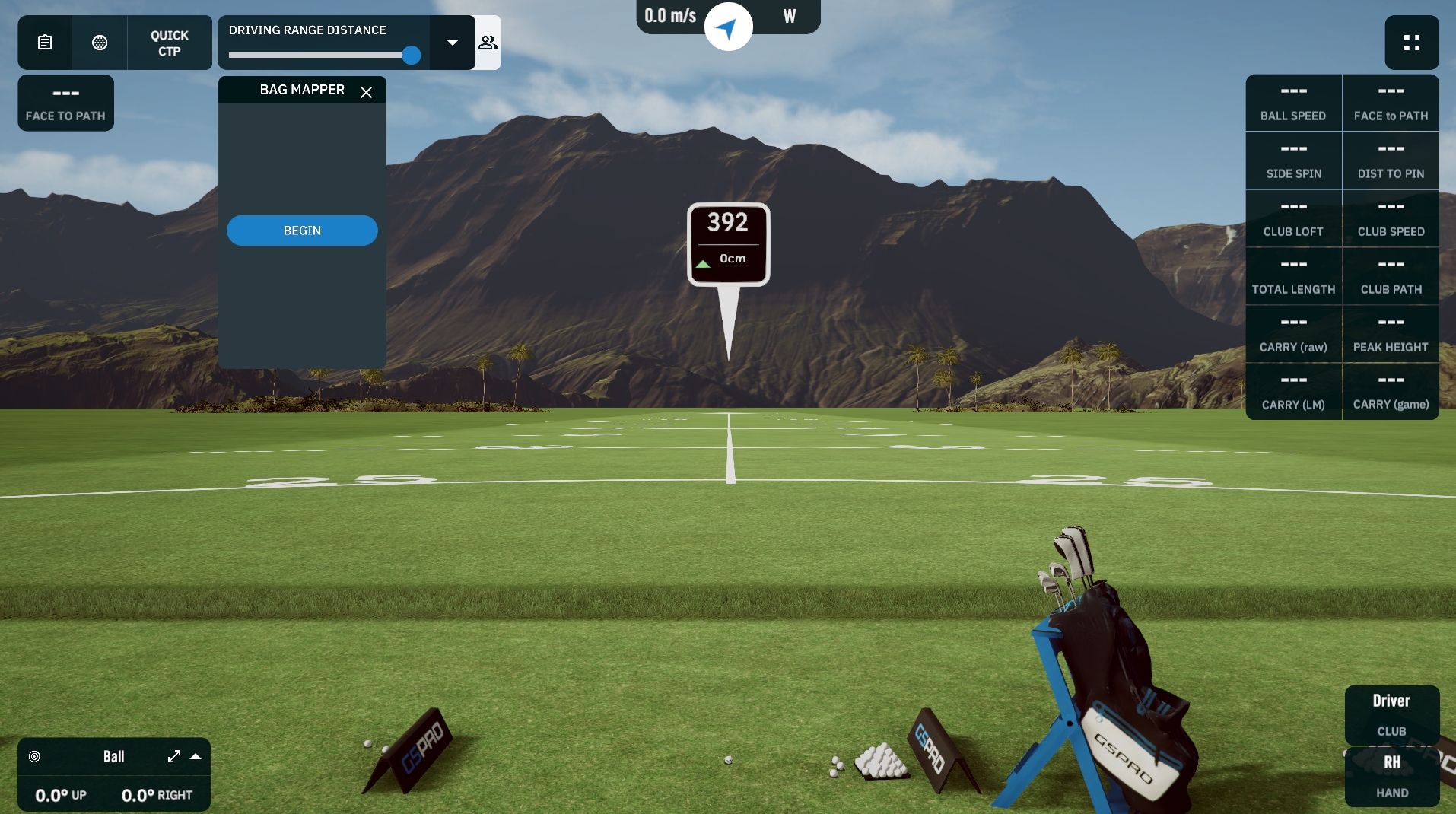The image size is (1456, 814).
Task: Click the Face to Path tile at left
Action: 65,103
